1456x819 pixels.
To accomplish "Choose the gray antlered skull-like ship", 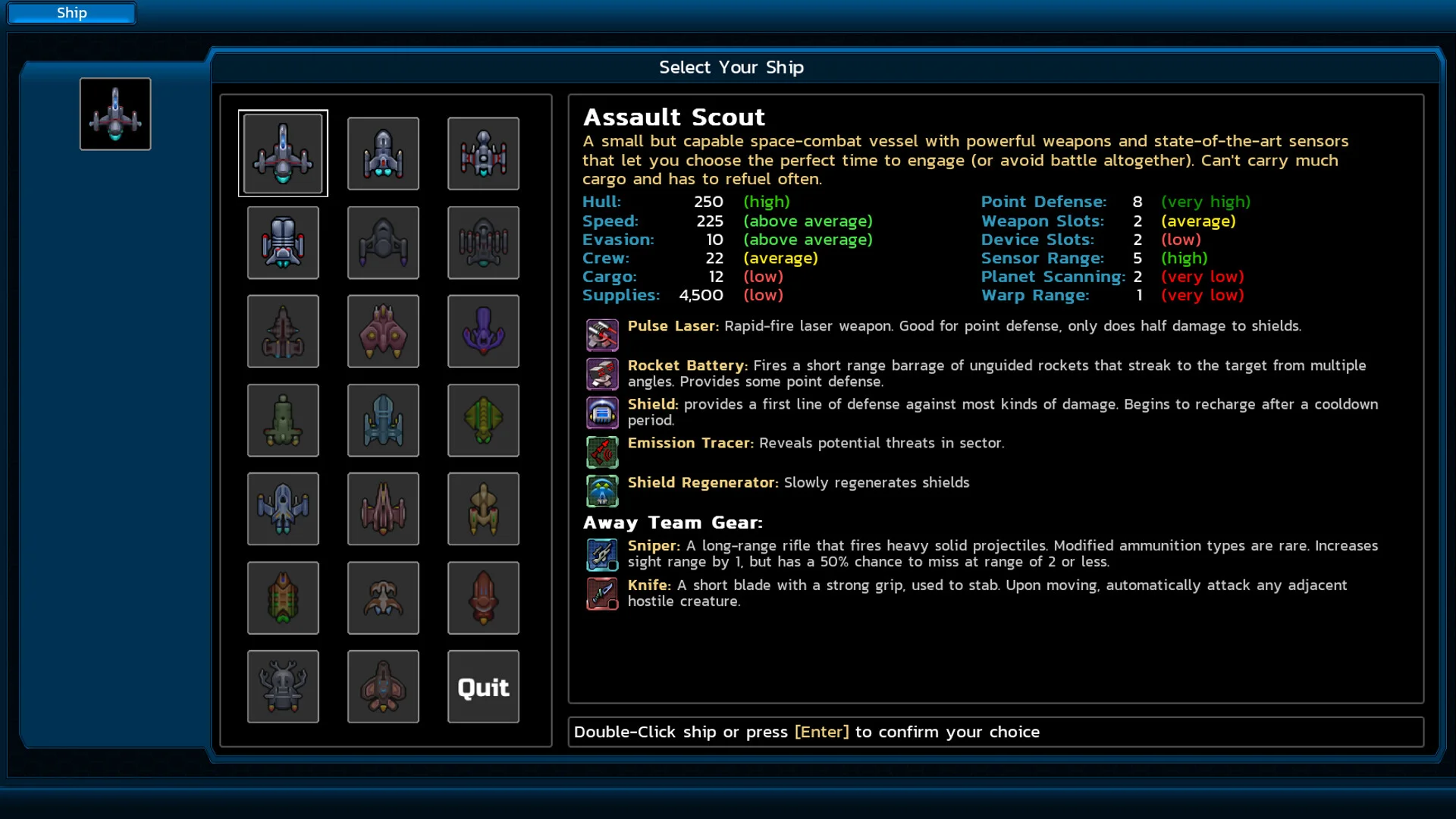I will coord(283,687).
